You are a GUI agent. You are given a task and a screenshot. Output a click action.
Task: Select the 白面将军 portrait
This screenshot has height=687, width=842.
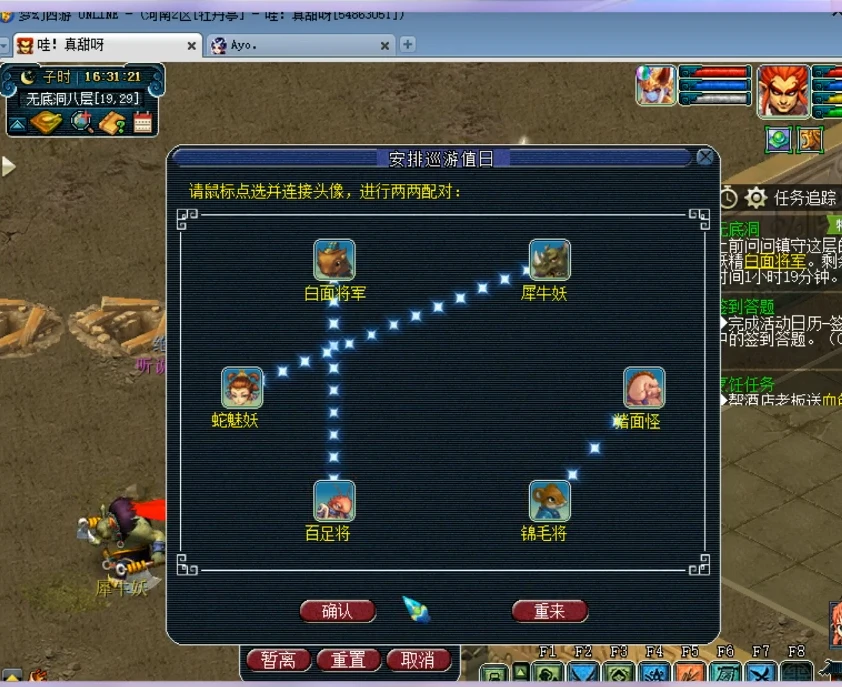coord(334,260)
